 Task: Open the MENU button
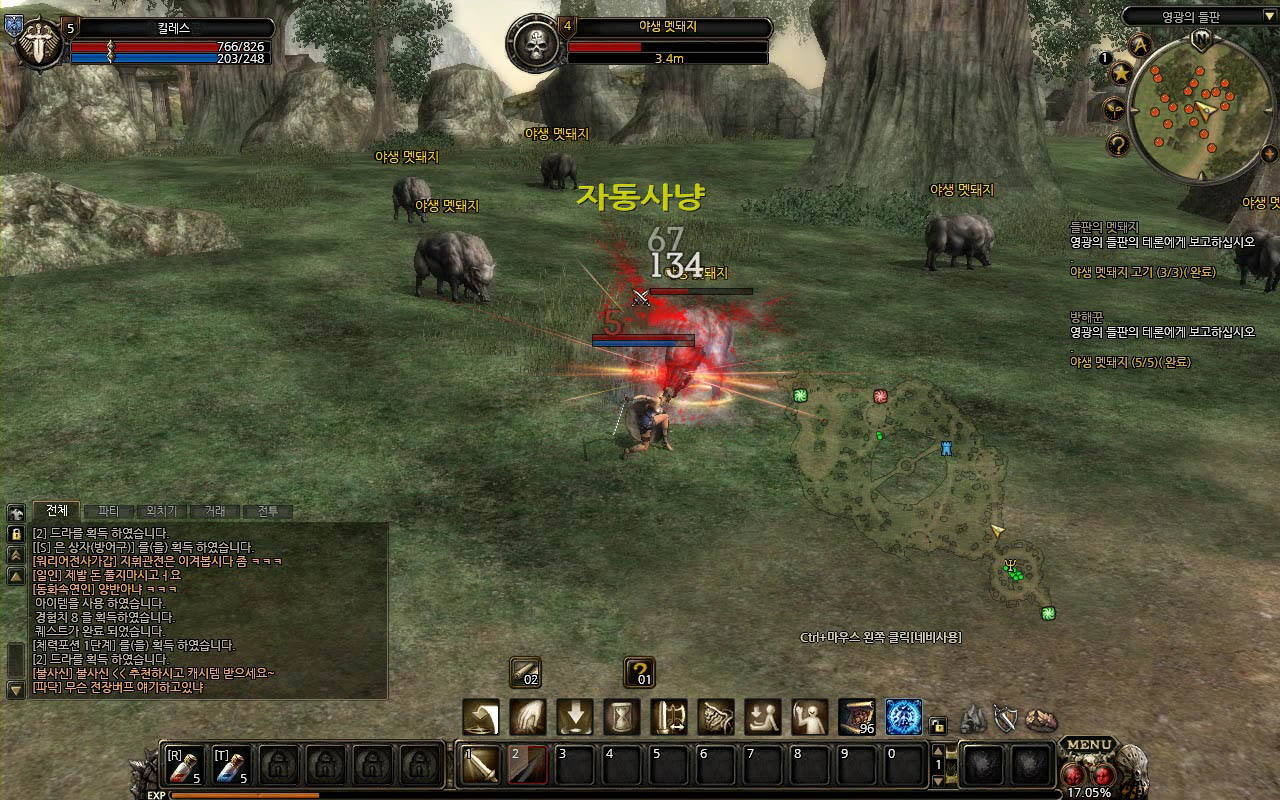tap(1088, 745)
